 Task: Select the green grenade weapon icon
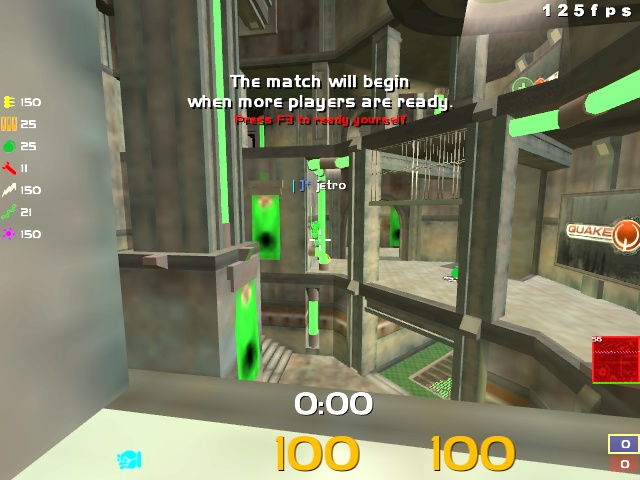(10, 146)
